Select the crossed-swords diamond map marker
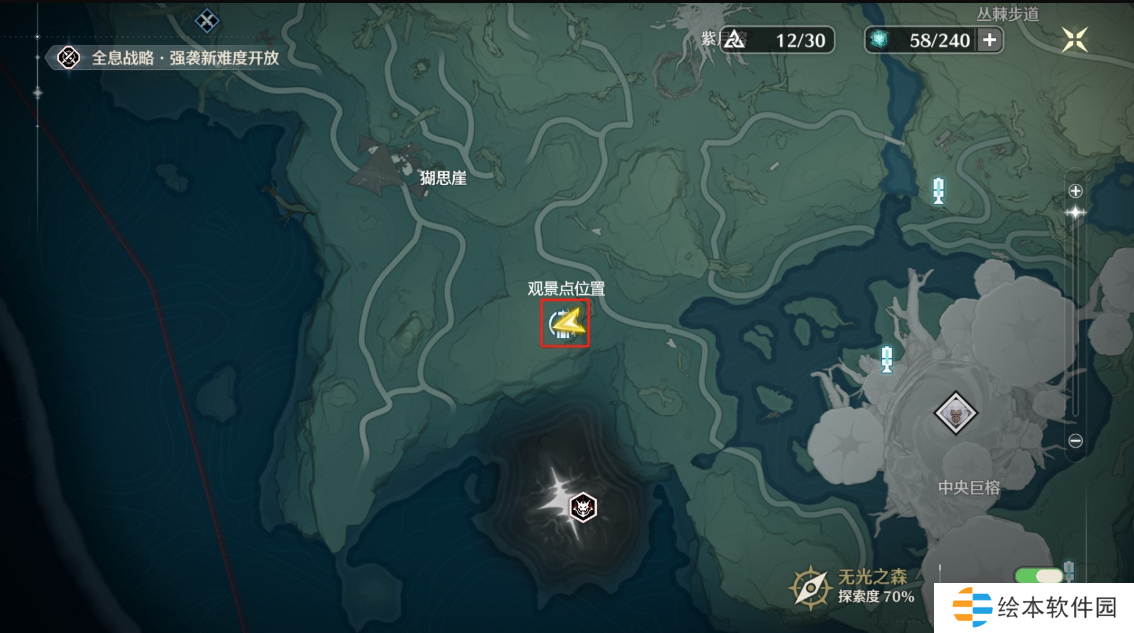 pos(207,19)
